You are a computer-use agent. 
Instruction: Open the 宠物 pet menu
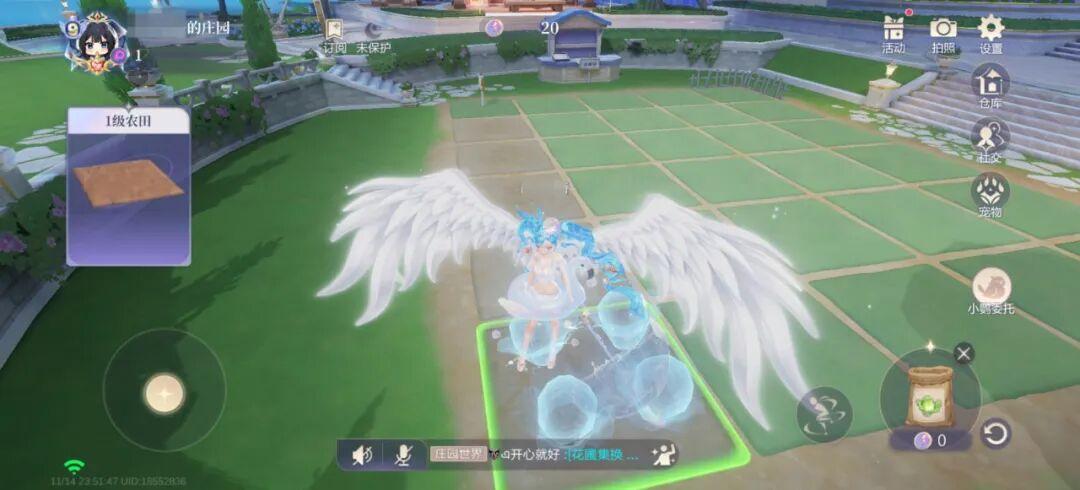pos(990,193)
